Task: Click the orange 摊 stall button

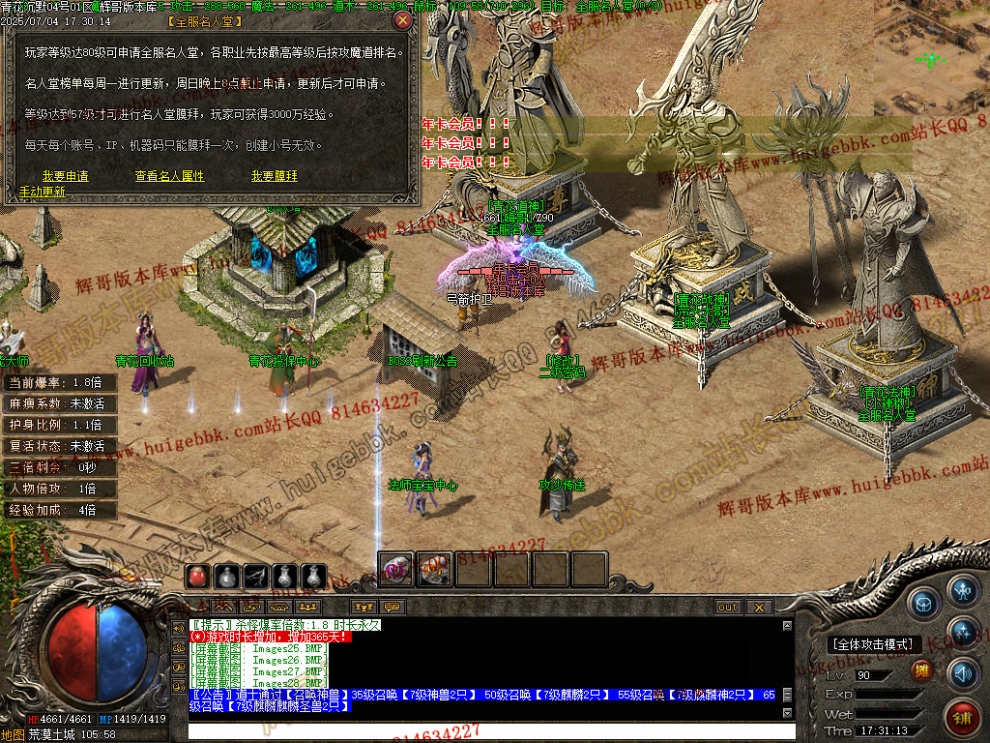Action: coord(922,670)
